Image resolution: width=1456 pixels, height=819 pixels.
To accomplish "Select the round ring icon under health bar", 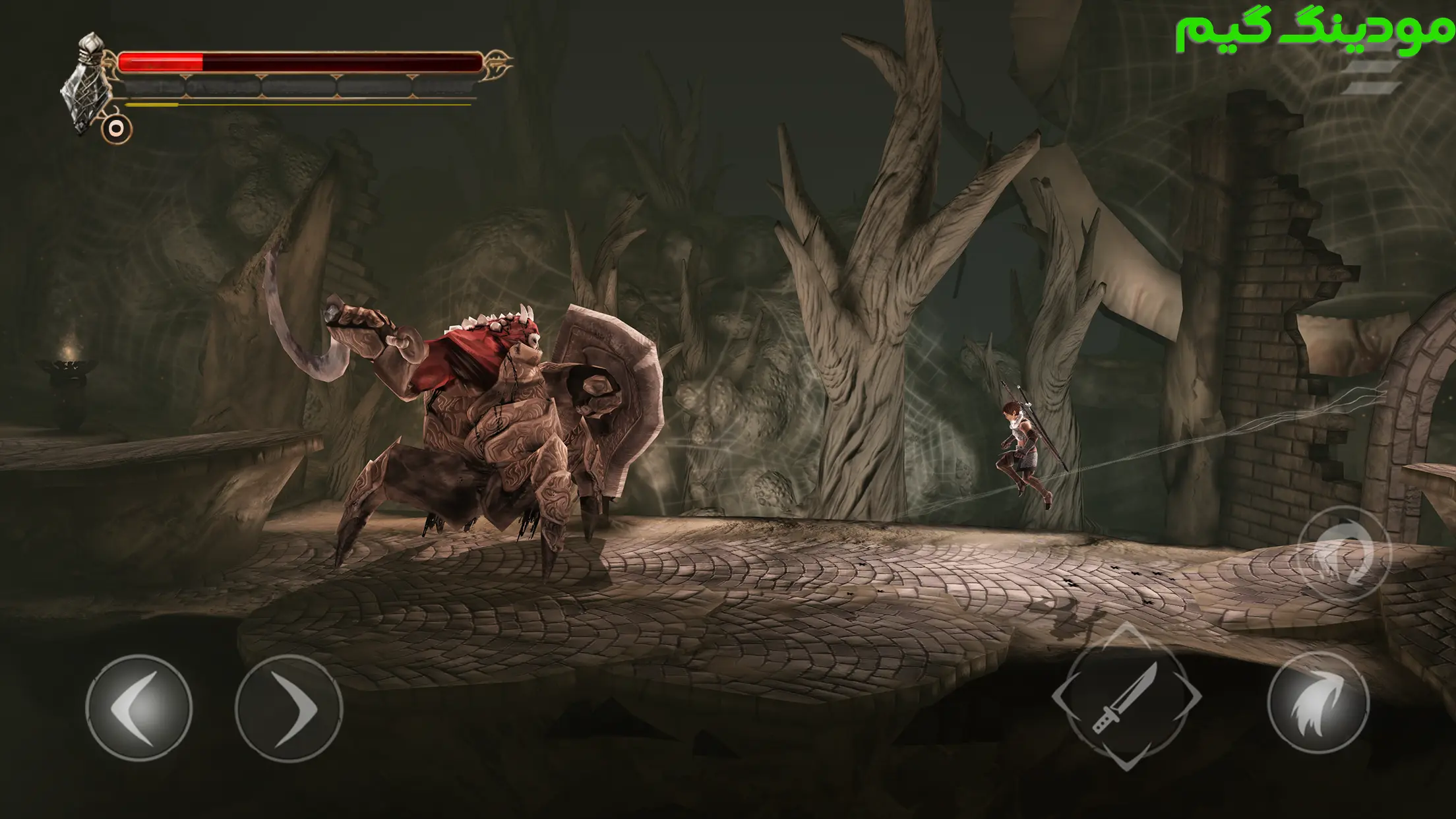I will tap(117, 129).
